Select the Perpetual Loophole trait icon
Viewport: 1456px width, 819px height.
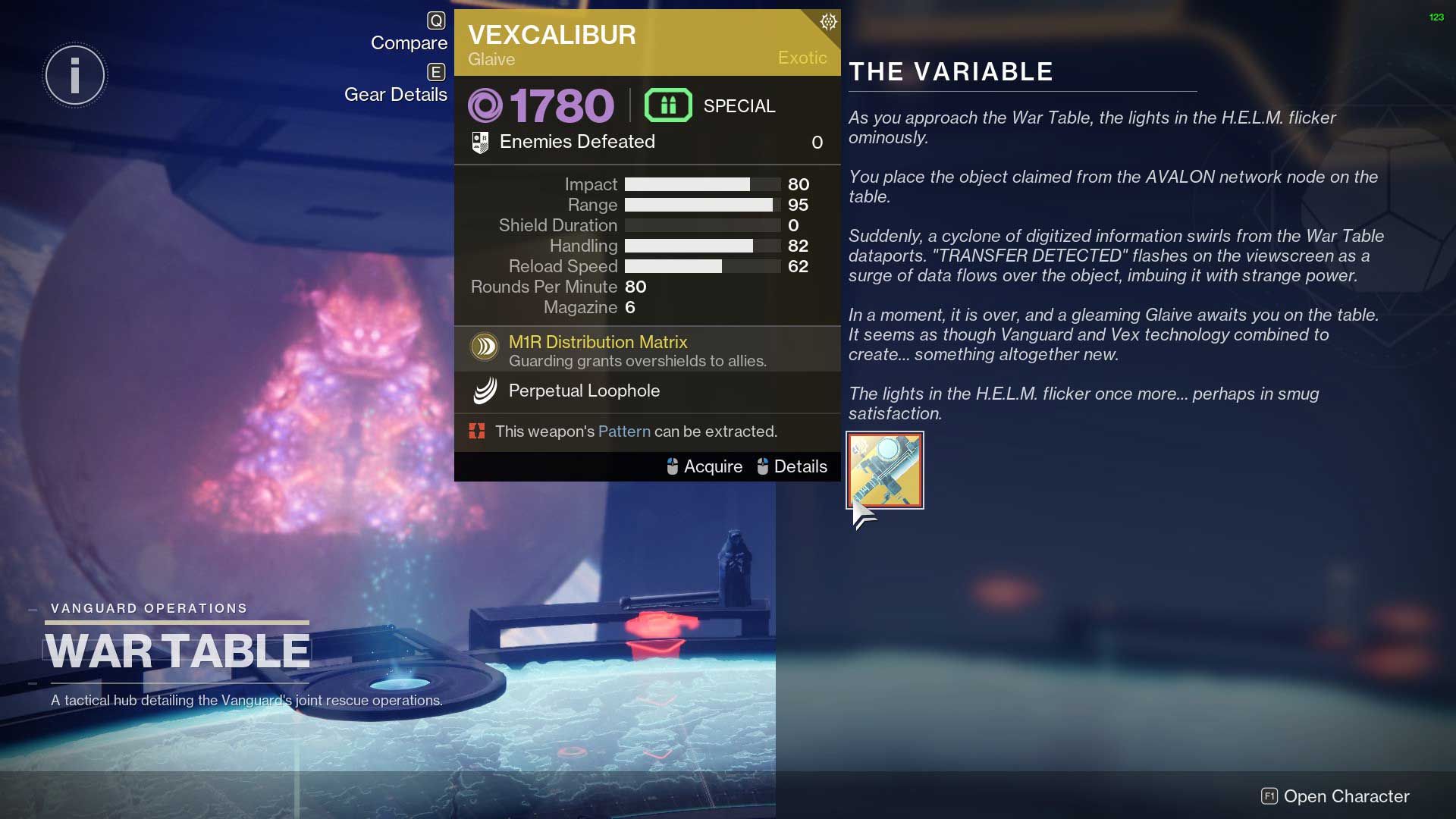pyautogui.click(x=485, y=391)
